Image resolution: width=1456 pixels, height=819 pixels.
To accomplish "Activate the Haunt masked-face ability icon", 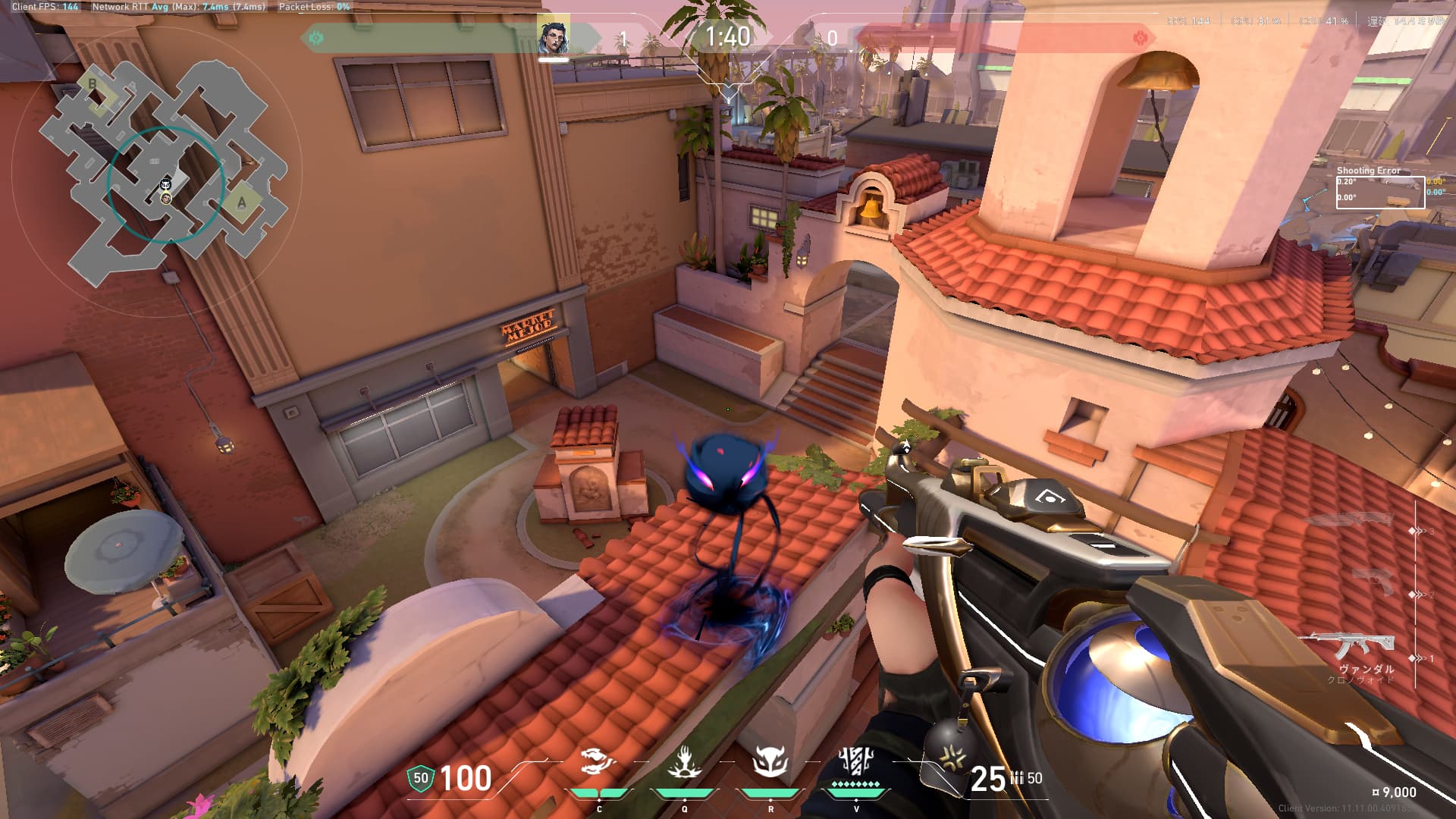I will pos(770,762).
